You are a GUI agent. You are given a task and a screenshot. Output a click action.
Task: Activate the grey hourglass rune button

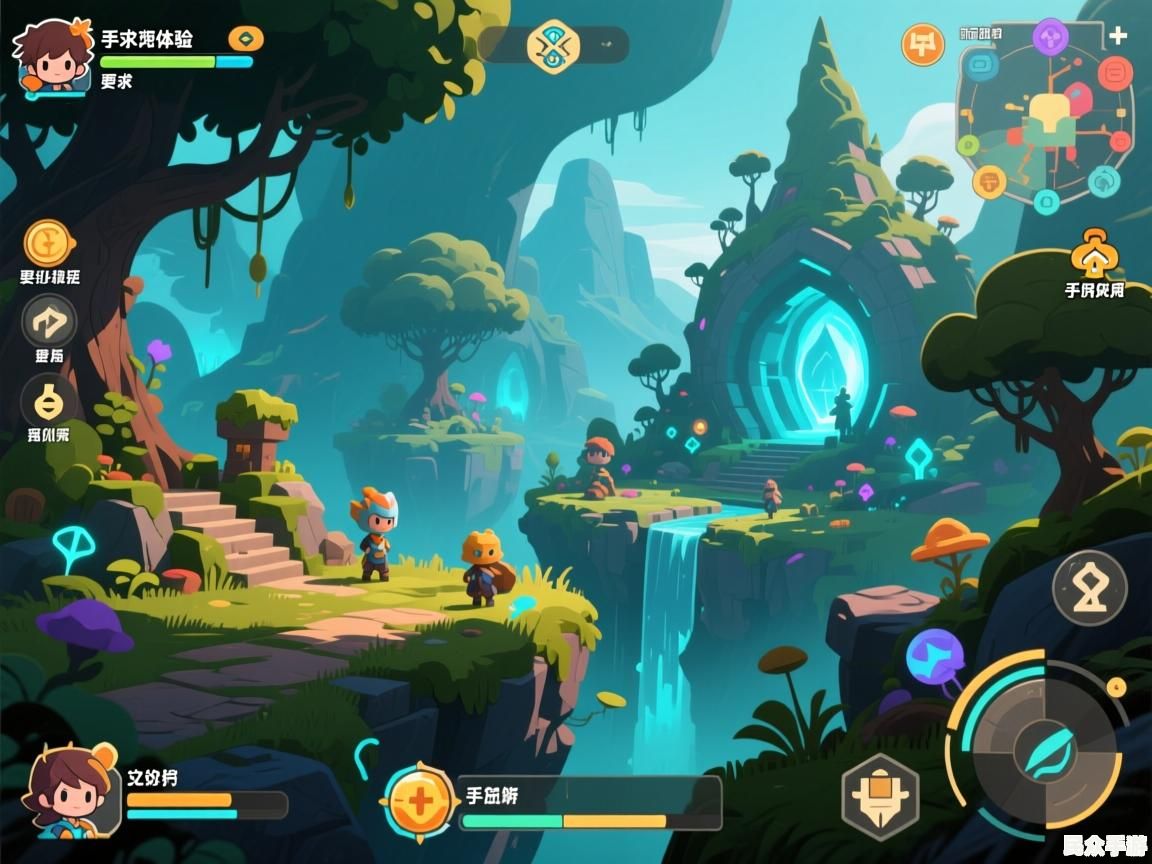(1090, 587)
